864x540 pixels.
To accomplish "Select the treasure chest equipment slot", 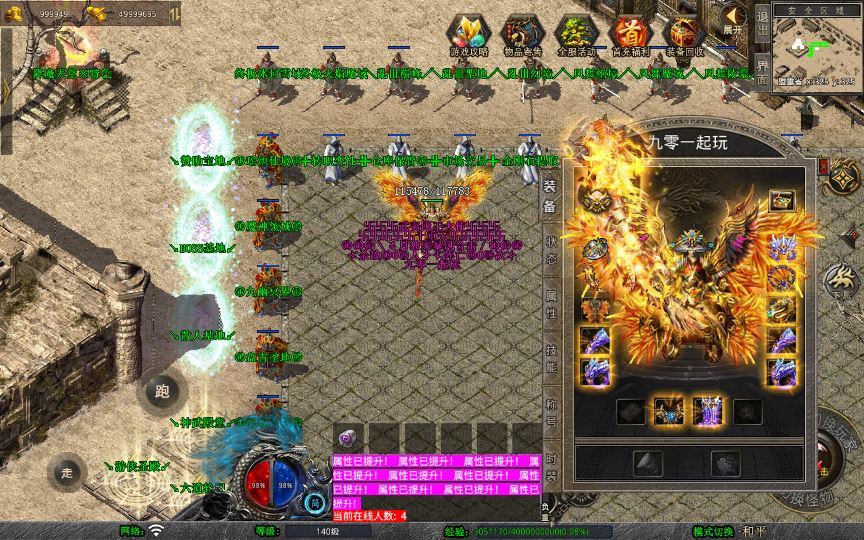I will (781, 202).
